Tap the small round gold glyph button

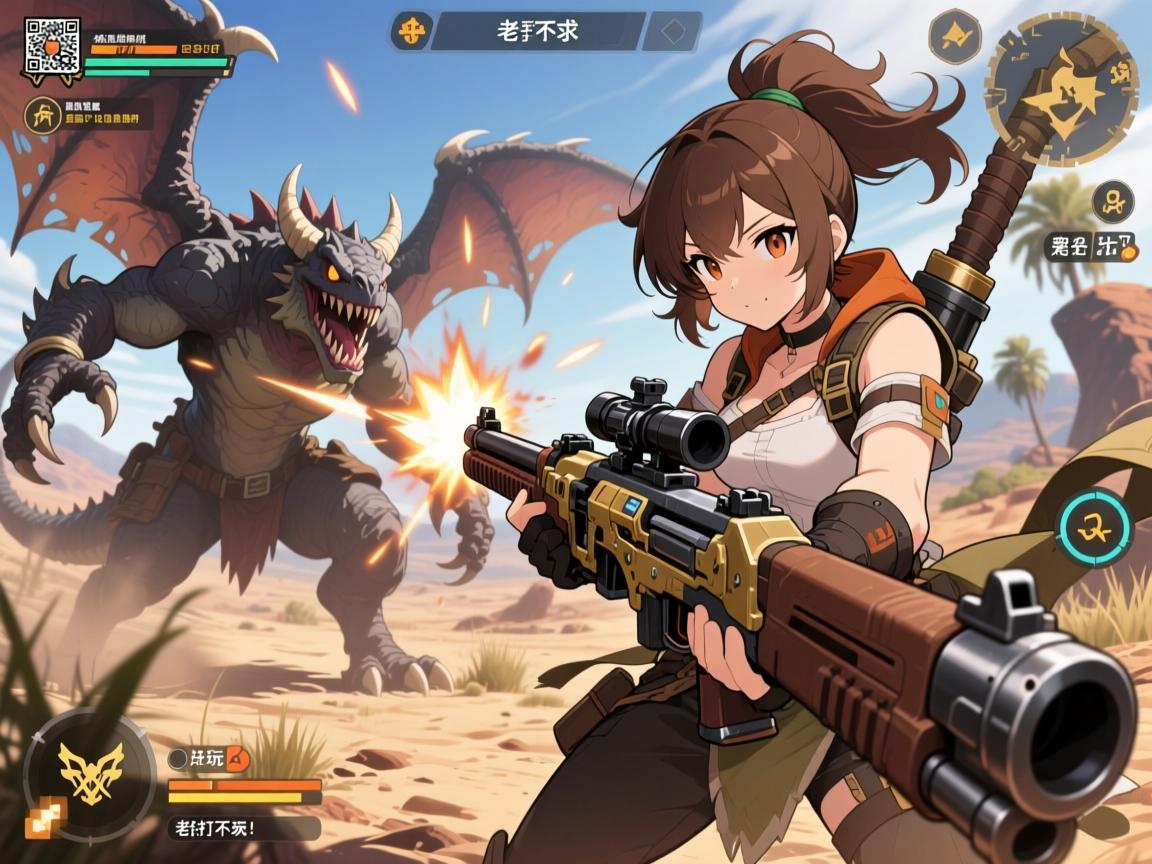point(1111,201)
